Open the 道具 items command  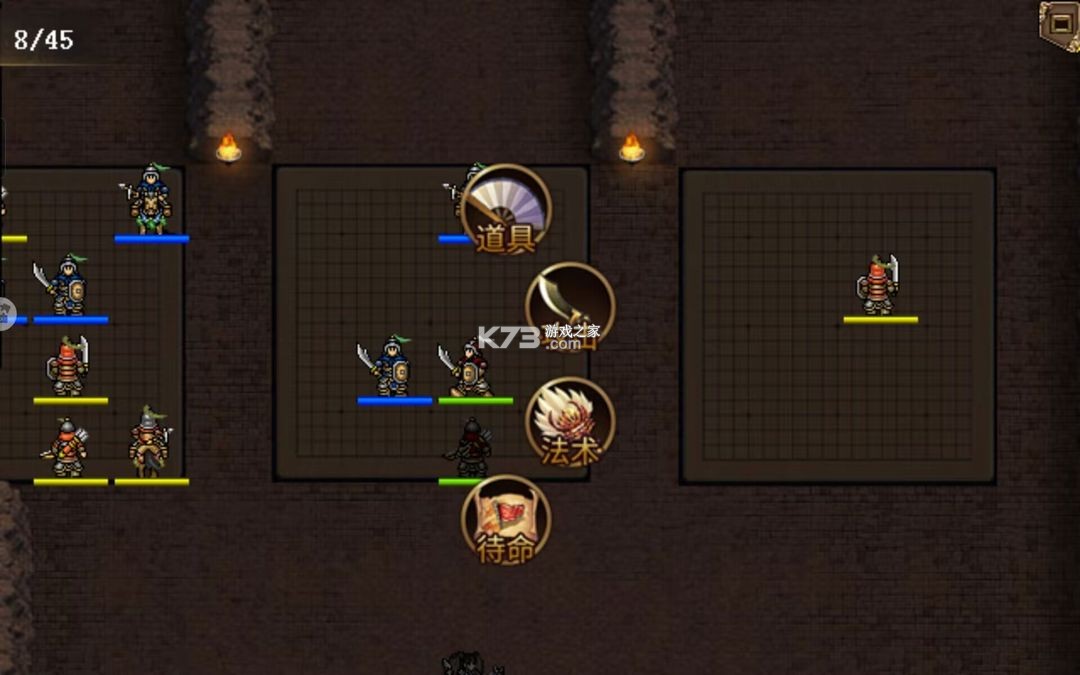click(506, 208)
